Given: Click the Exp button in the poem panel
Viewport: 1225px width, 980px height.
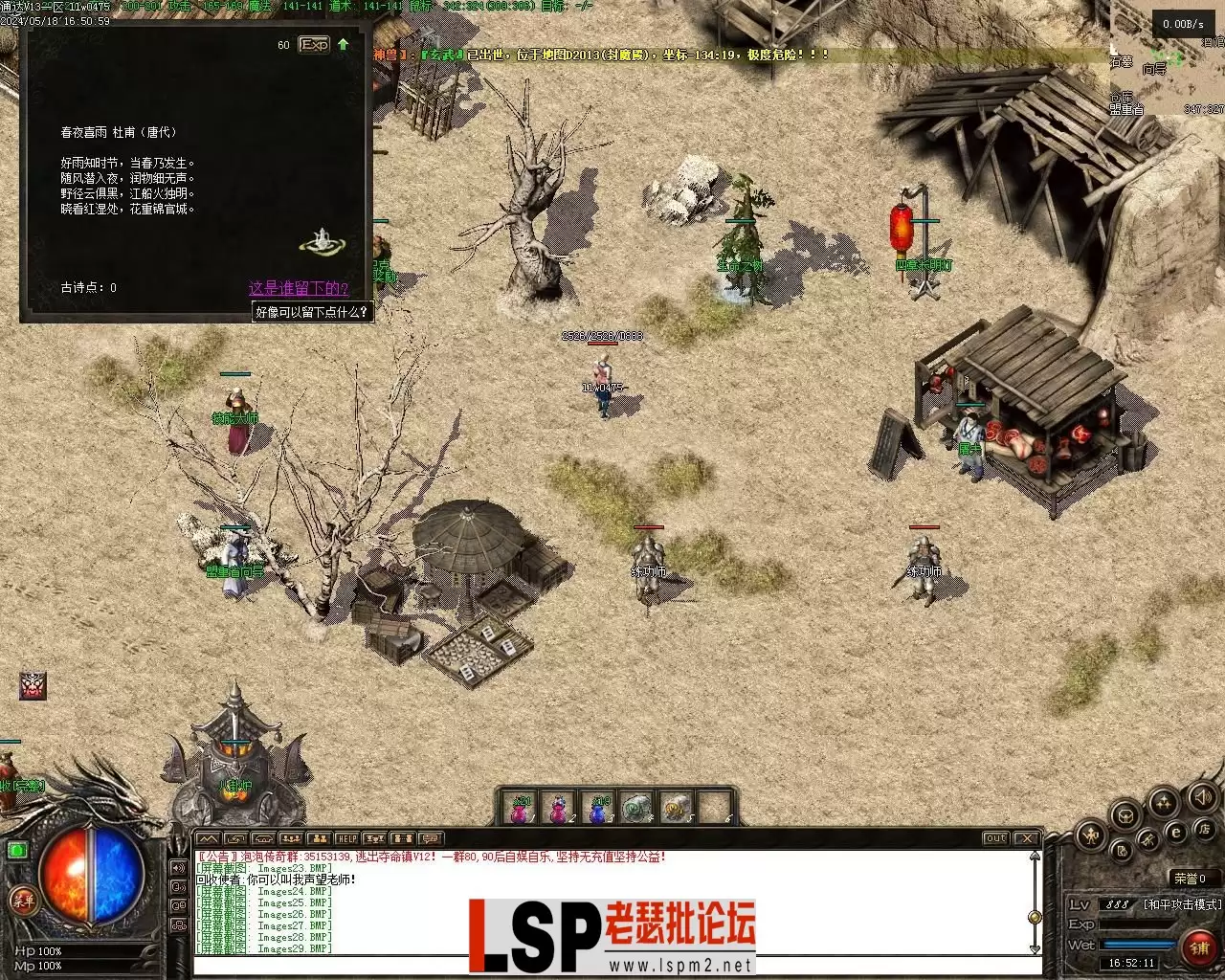Looking at the screenshot, I should tap(314, 45).
